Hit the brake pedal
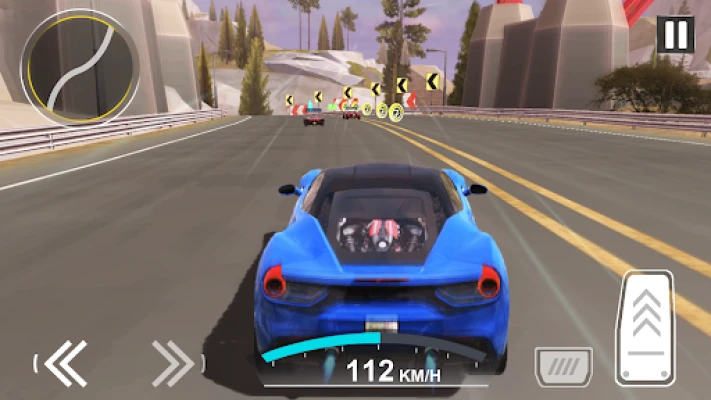 [x=563, y=367]
